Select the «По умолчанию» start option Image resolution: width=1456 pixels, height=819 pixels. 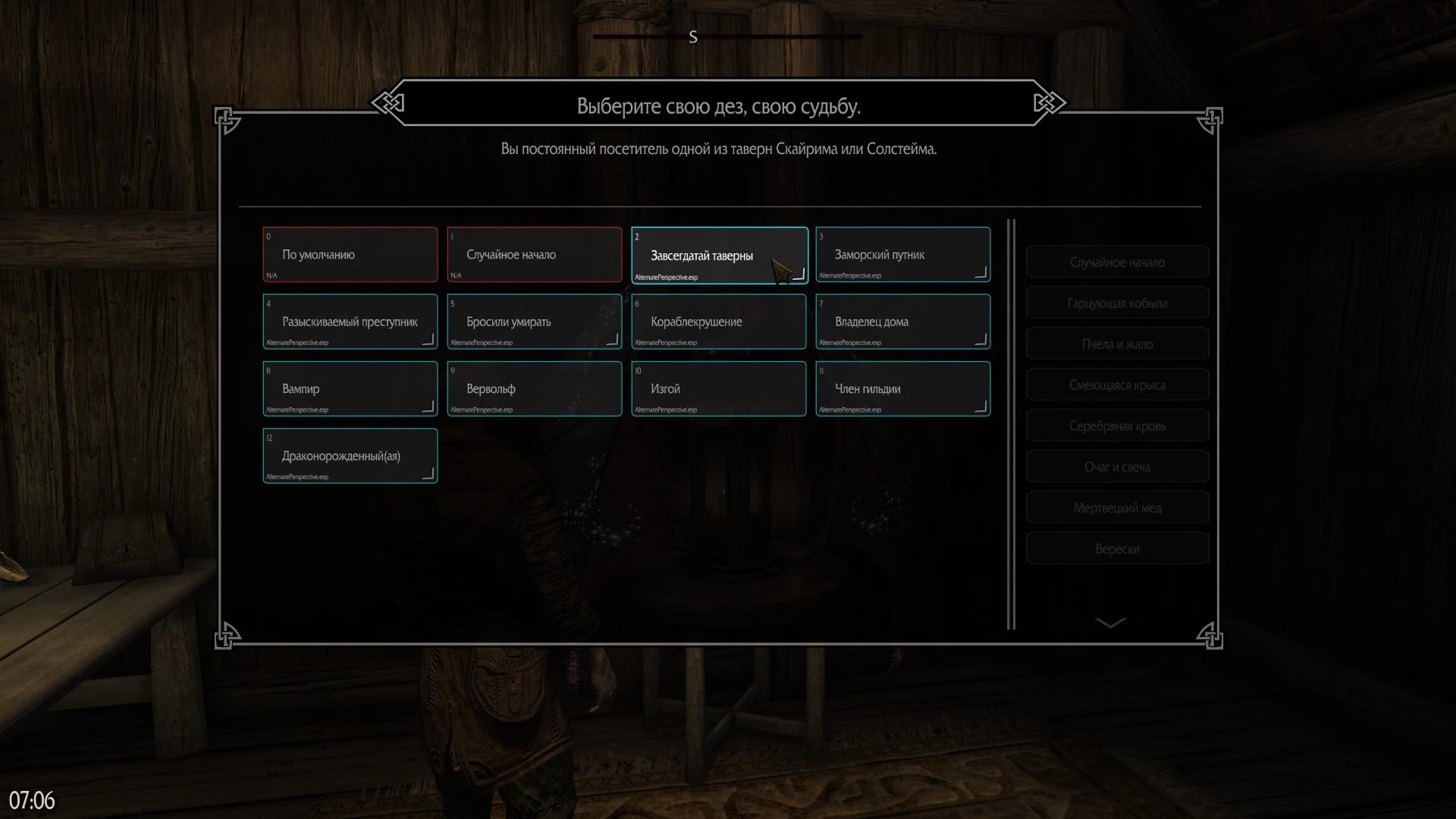(x=350, y=255)
